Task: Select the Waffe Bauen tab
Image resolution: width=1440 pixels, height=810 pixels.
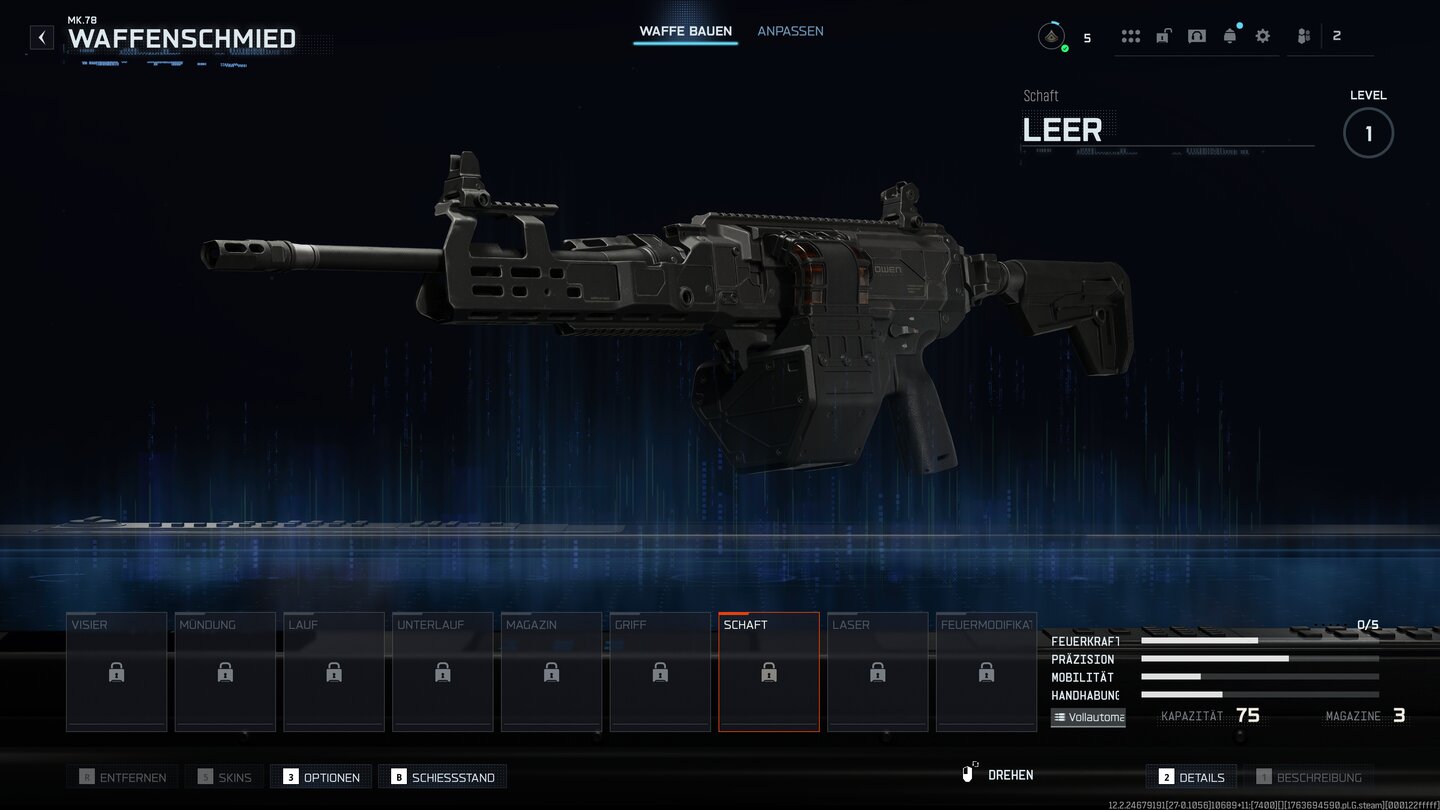Action: (686, 31)
